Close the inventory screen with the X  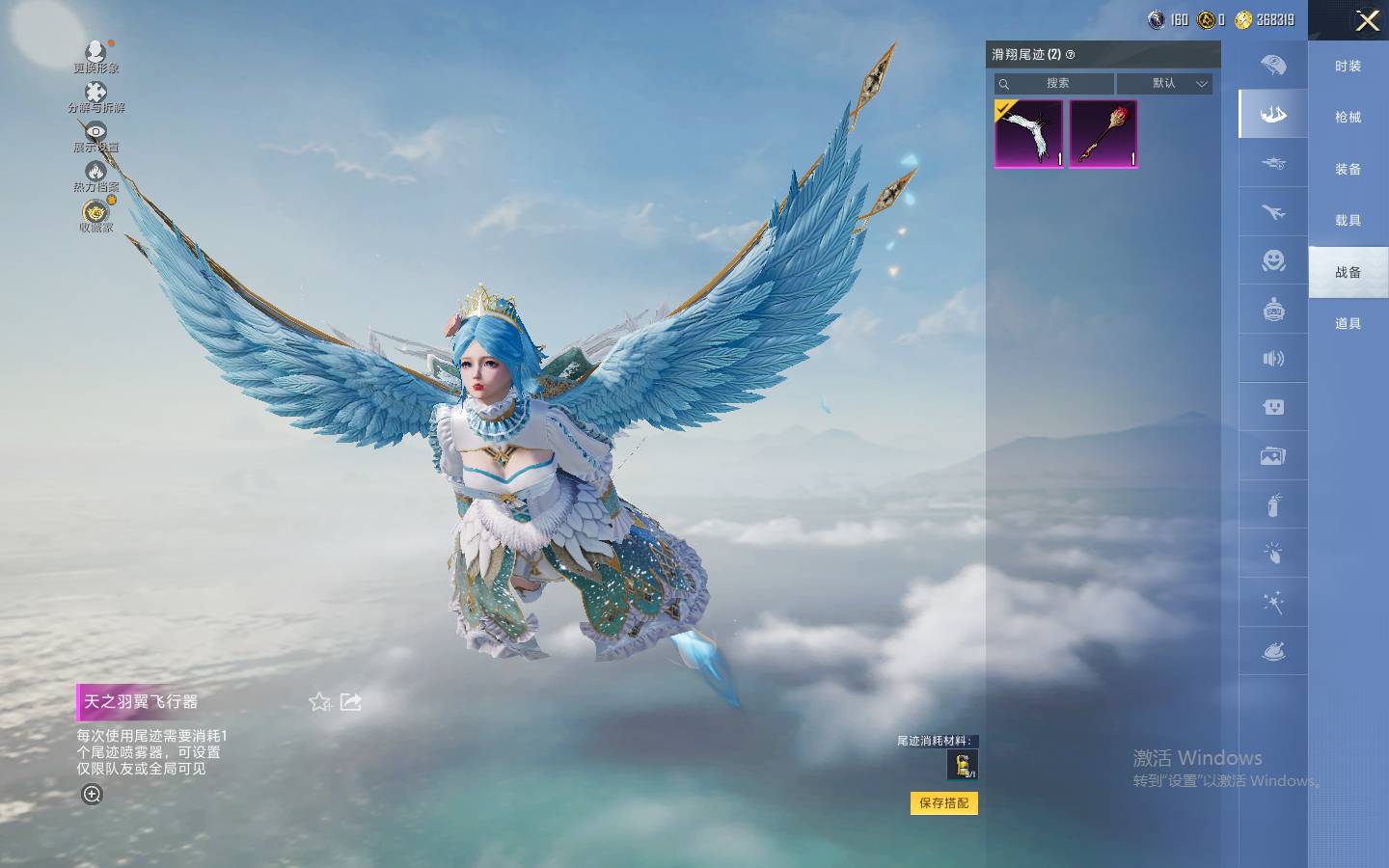coord(1367,20)
